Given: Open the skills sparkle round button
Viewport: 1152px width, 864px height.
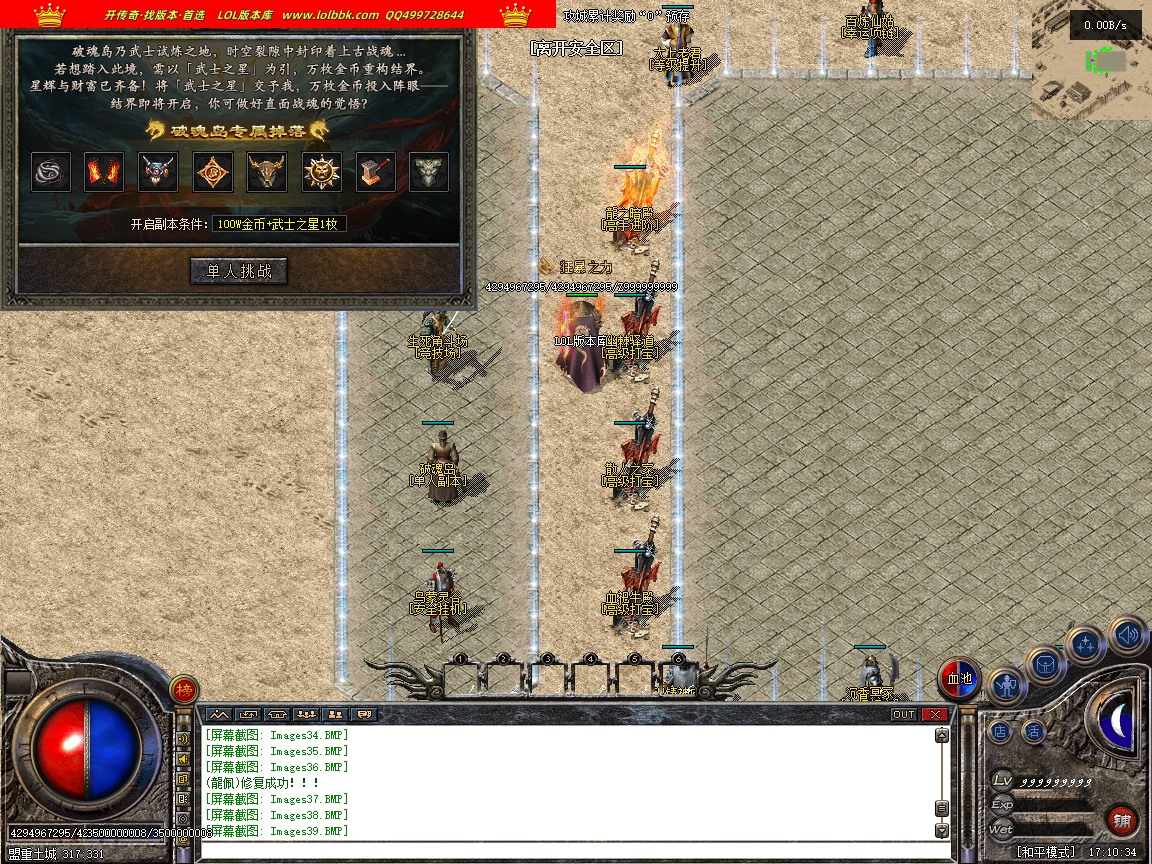Looking at the screenshot, I should pos(1085,645).
